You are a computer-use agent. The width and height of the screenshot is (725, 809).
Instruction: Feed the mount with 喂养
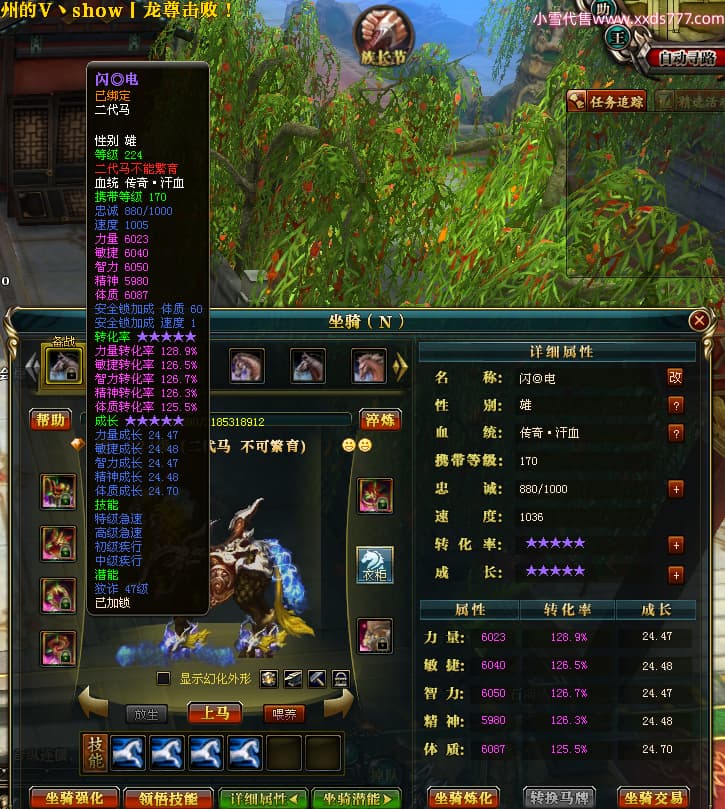(x=284, y=714)
